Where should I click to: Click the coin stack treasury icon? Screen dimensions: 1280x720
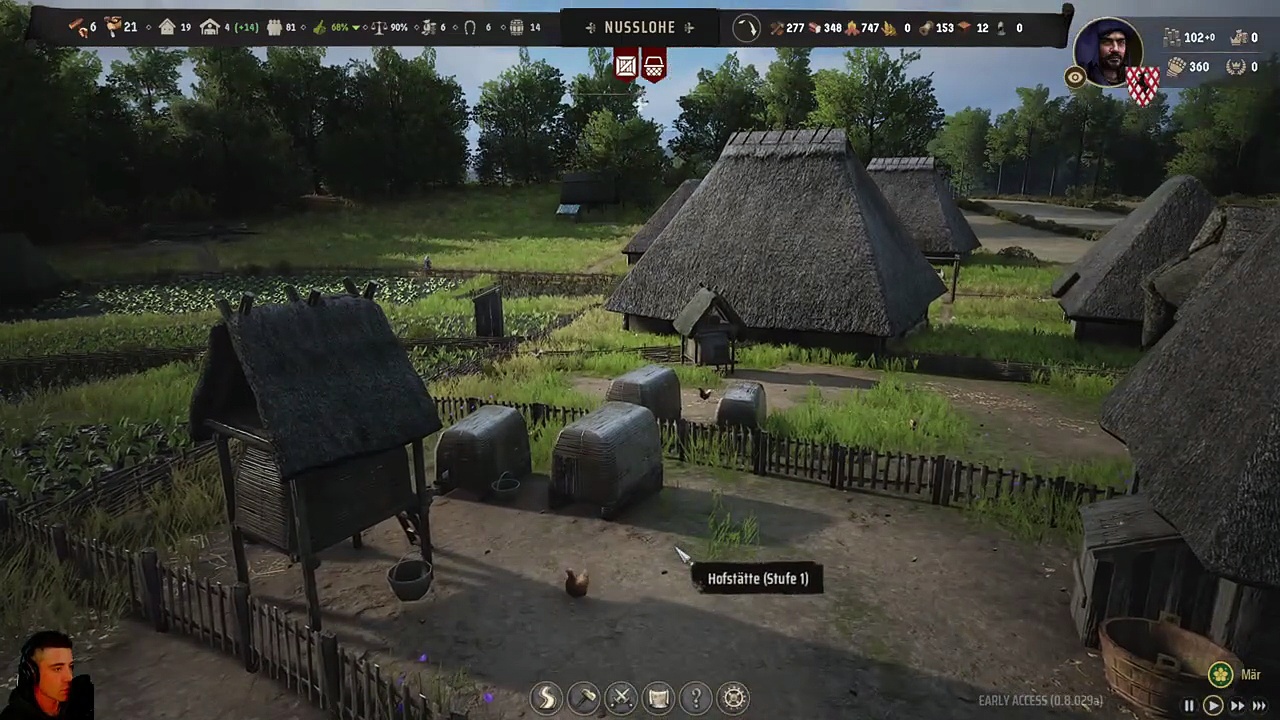point(1172,38)
